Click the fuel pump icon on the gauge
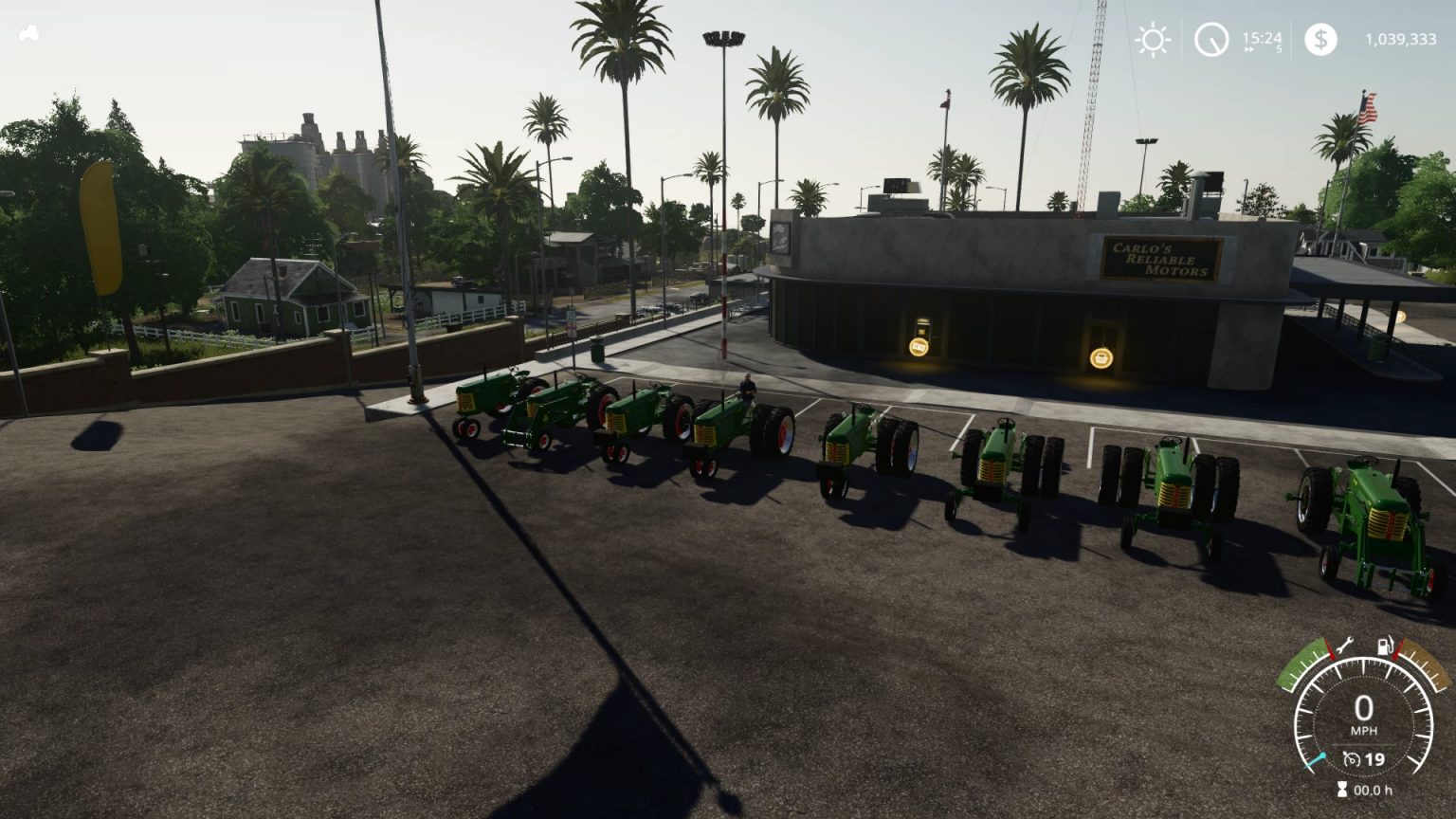The image size is (1456, 819). pos(1385,646)
